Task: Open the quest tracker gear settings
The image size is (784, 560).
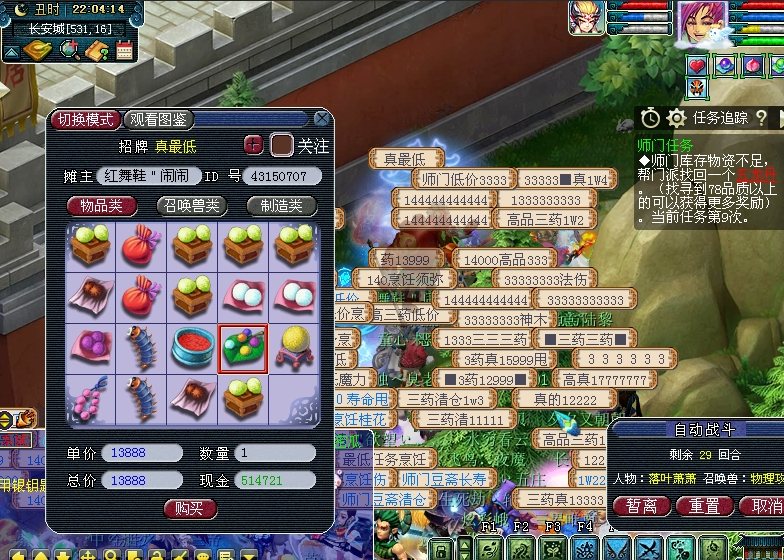Action: pos(677,118)
